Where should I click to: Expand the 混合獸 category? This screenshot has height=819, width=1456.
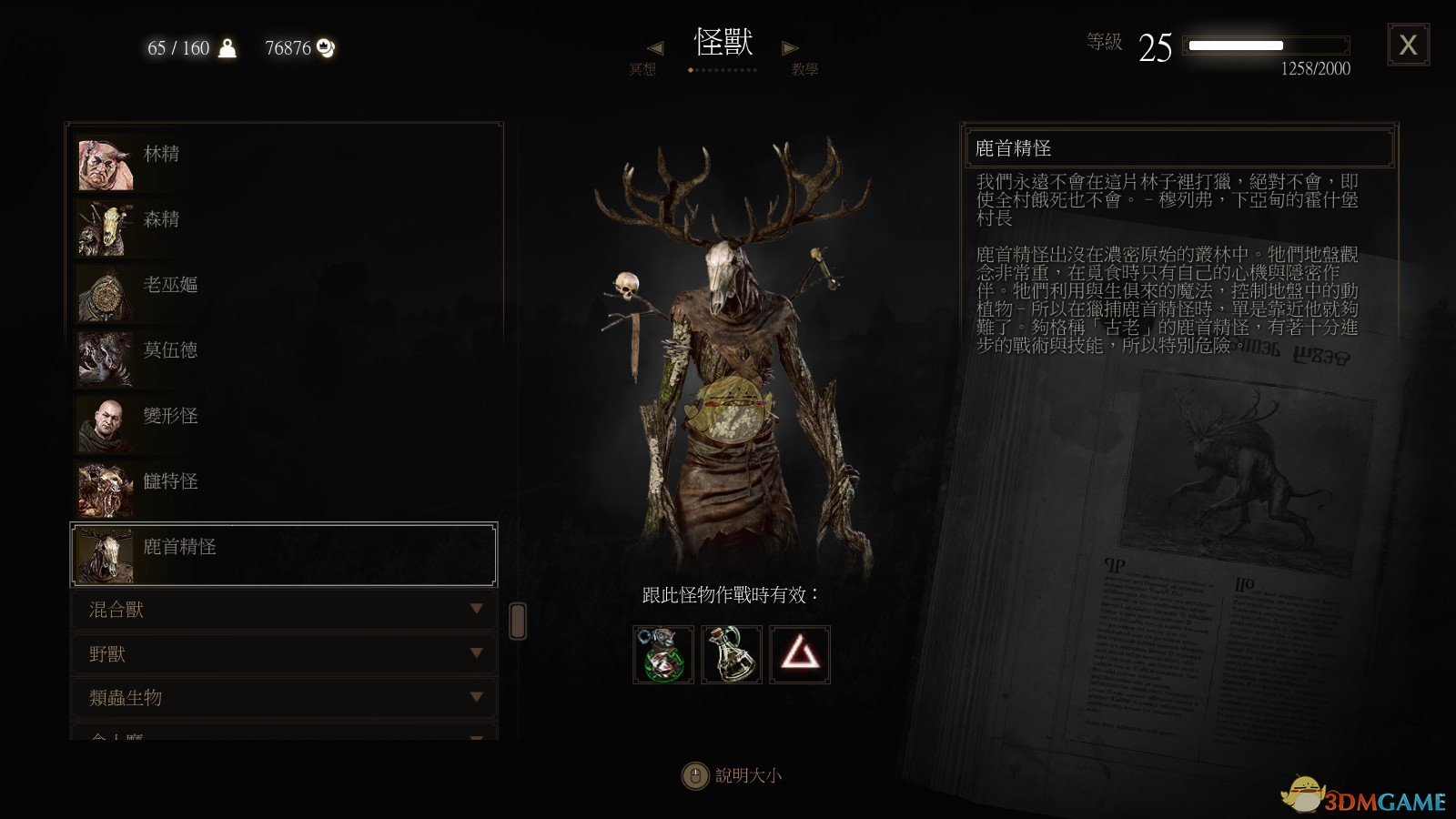pyautogui.click(x=284, y=610)
